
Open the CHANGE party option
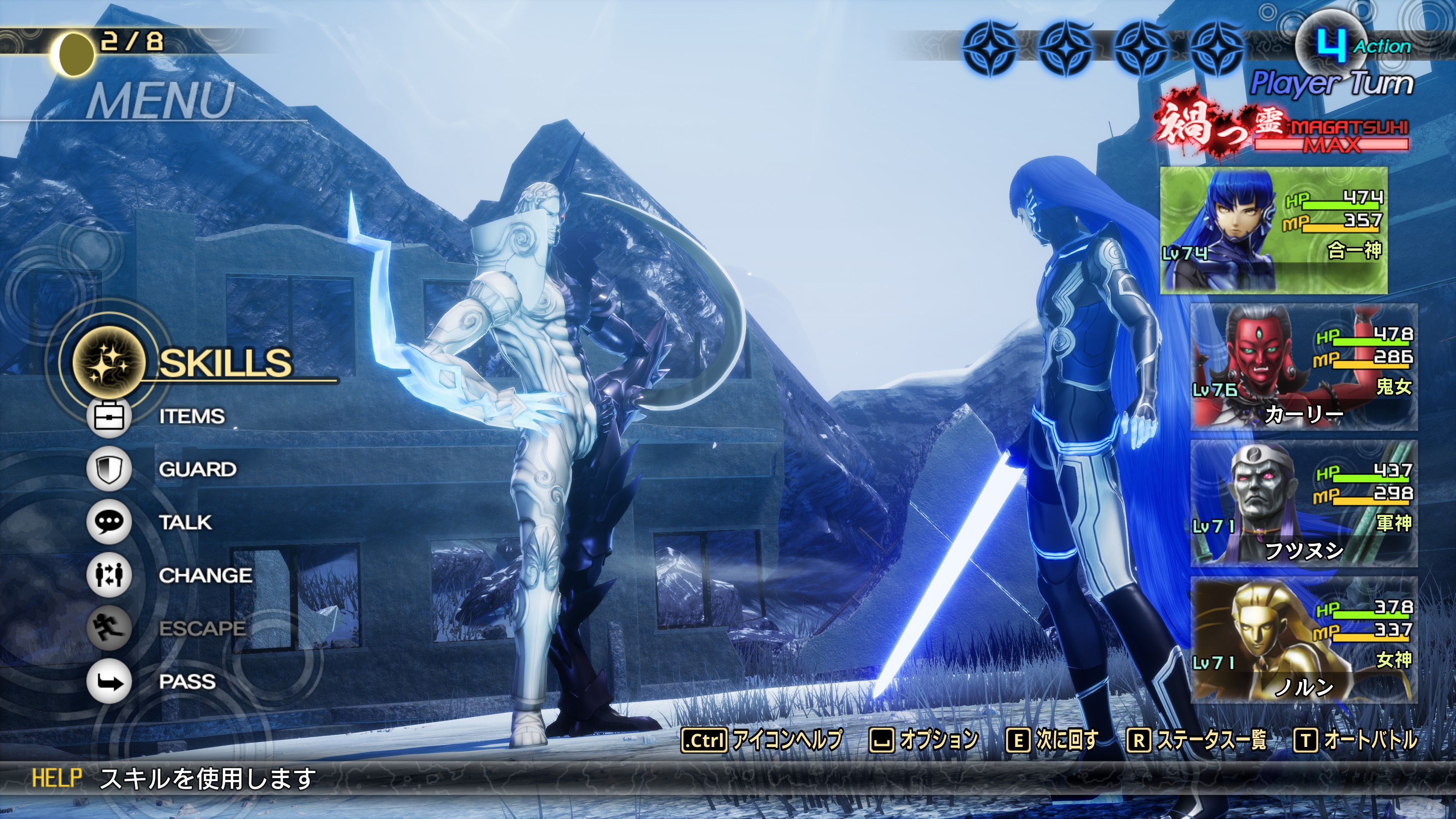205,576
